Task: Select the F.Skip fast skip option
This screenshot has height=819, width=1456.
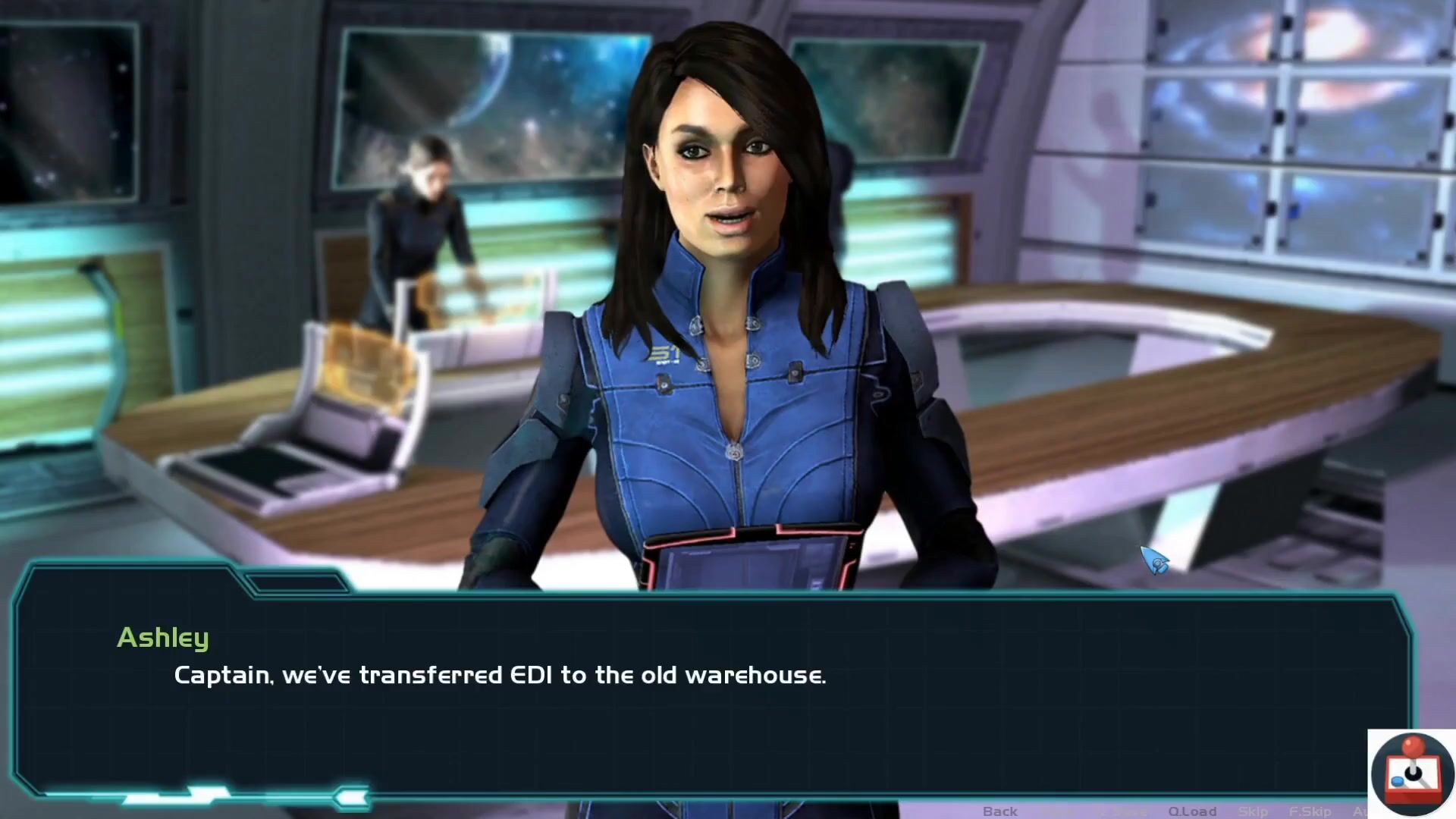Action: pyautogui.click(x=1310, y=811)
